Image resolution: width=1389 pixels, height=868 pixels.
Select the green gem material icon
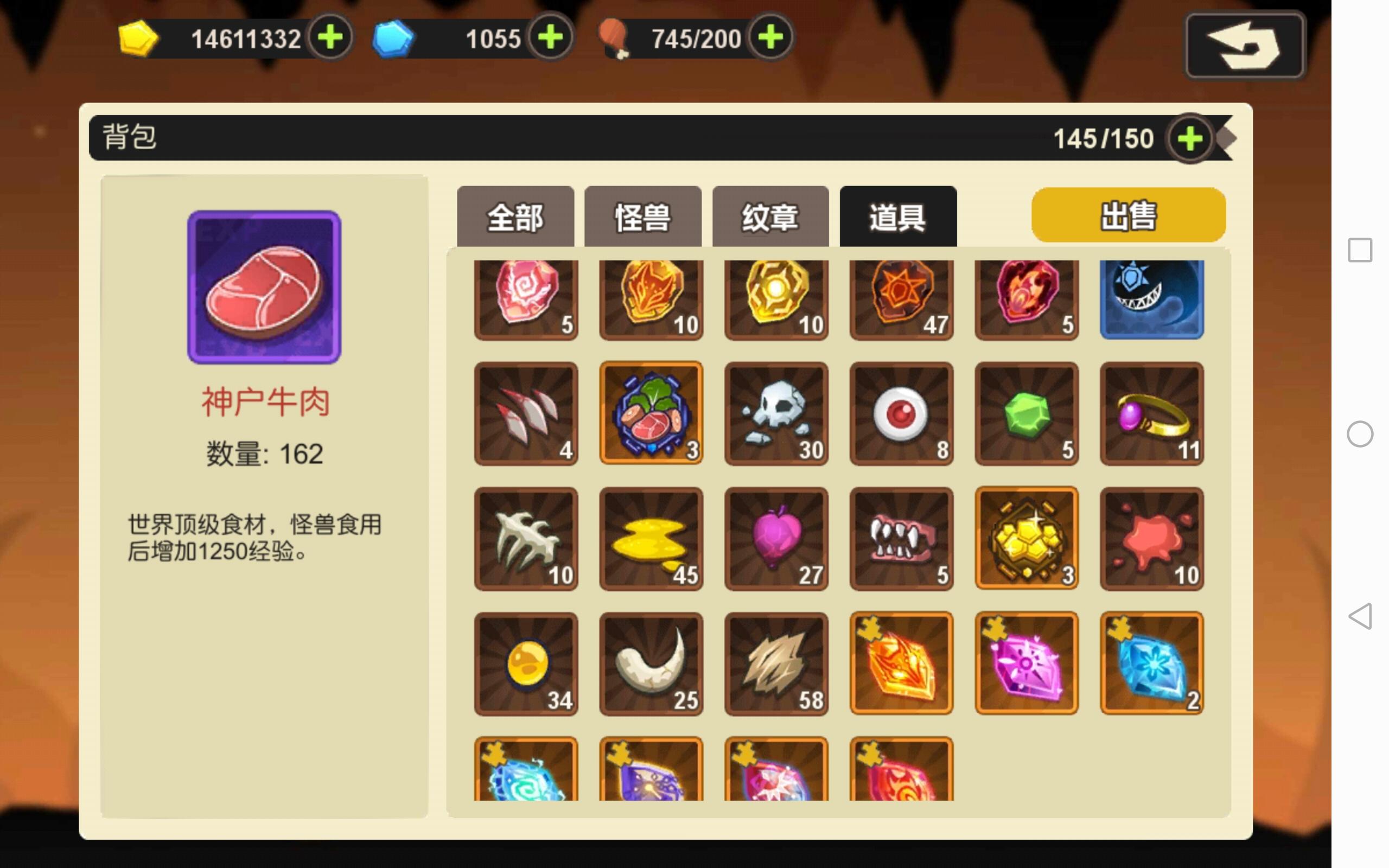pos(1025,413)
